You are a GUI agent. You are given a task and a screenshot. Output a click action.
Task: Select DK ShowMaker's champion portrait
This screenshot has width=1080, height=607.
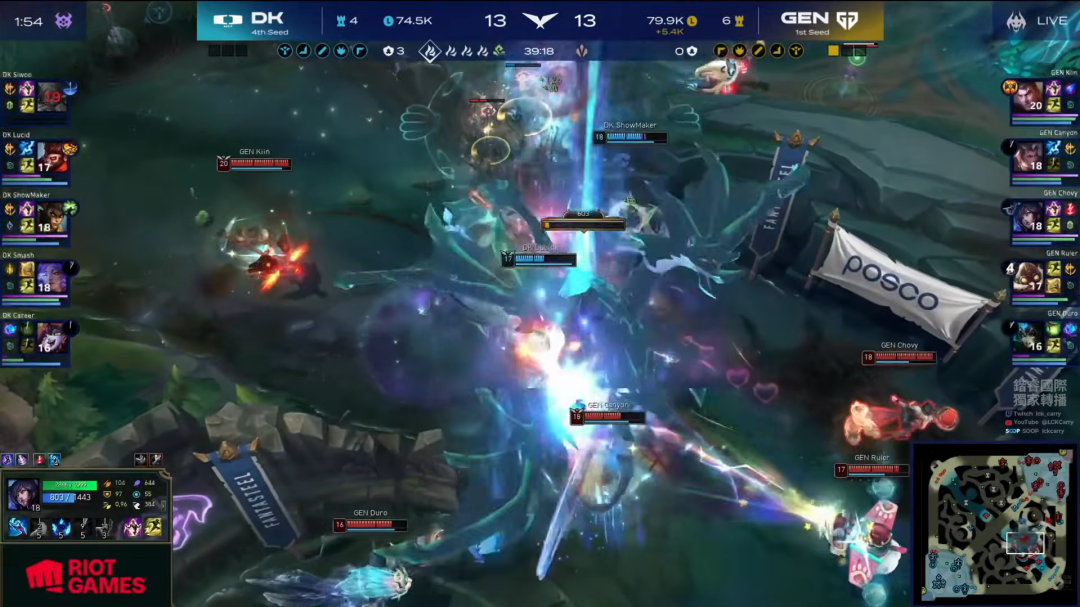point(52,217)
